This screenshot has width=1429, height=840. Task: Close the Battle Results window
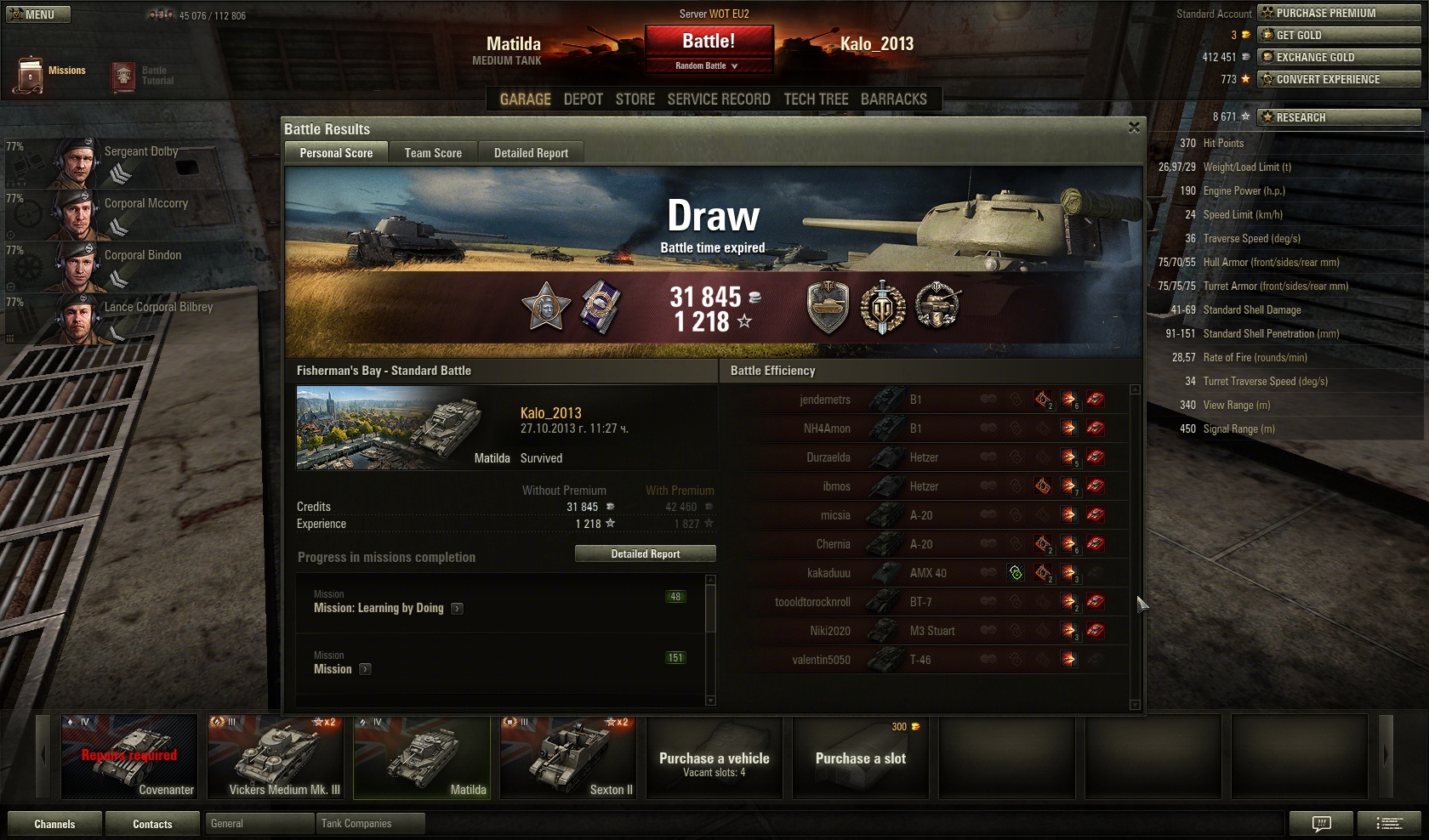pyautogui.click(x=1134, y=128)
